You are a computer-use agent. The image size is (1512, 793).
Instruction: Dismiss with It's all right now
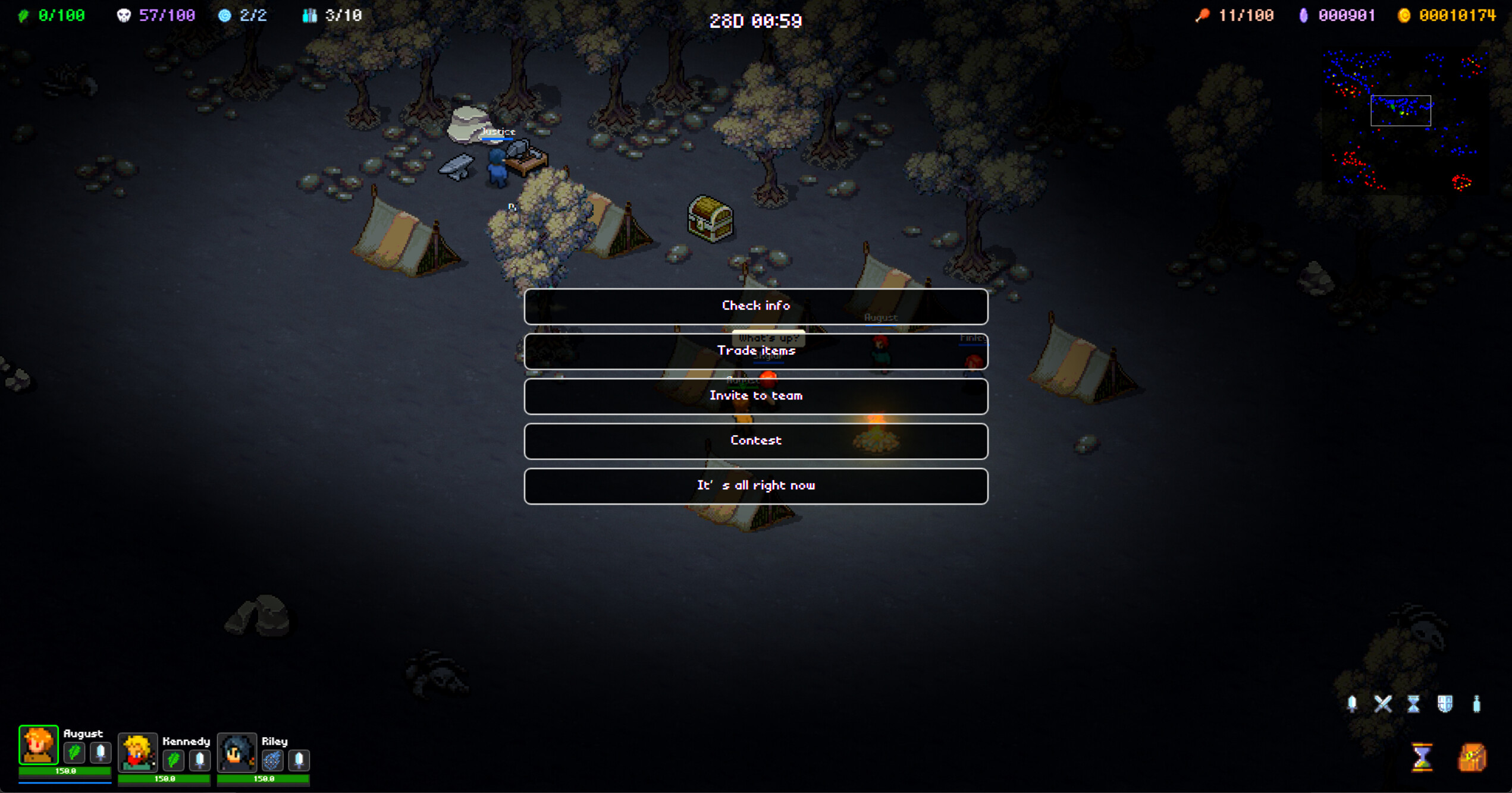tap(756, 486)
